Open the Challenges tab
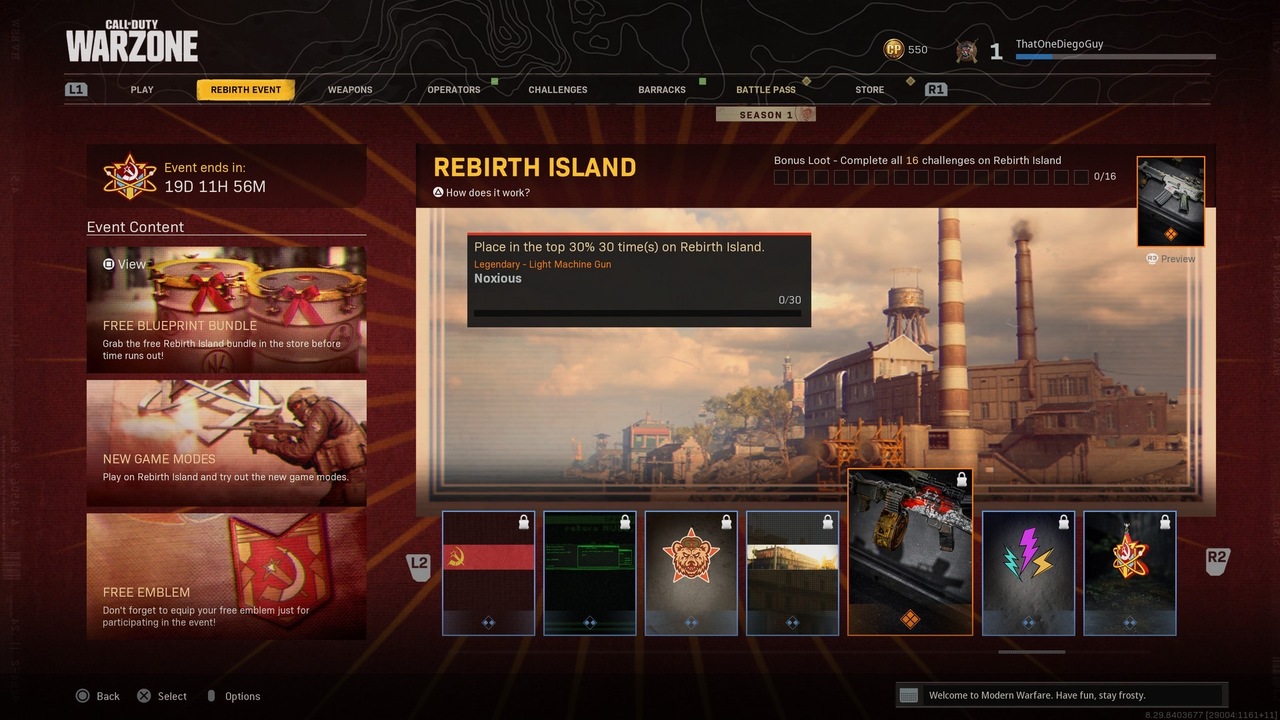The width and height of the screenshot is (1280, 720). coord(558,90)
